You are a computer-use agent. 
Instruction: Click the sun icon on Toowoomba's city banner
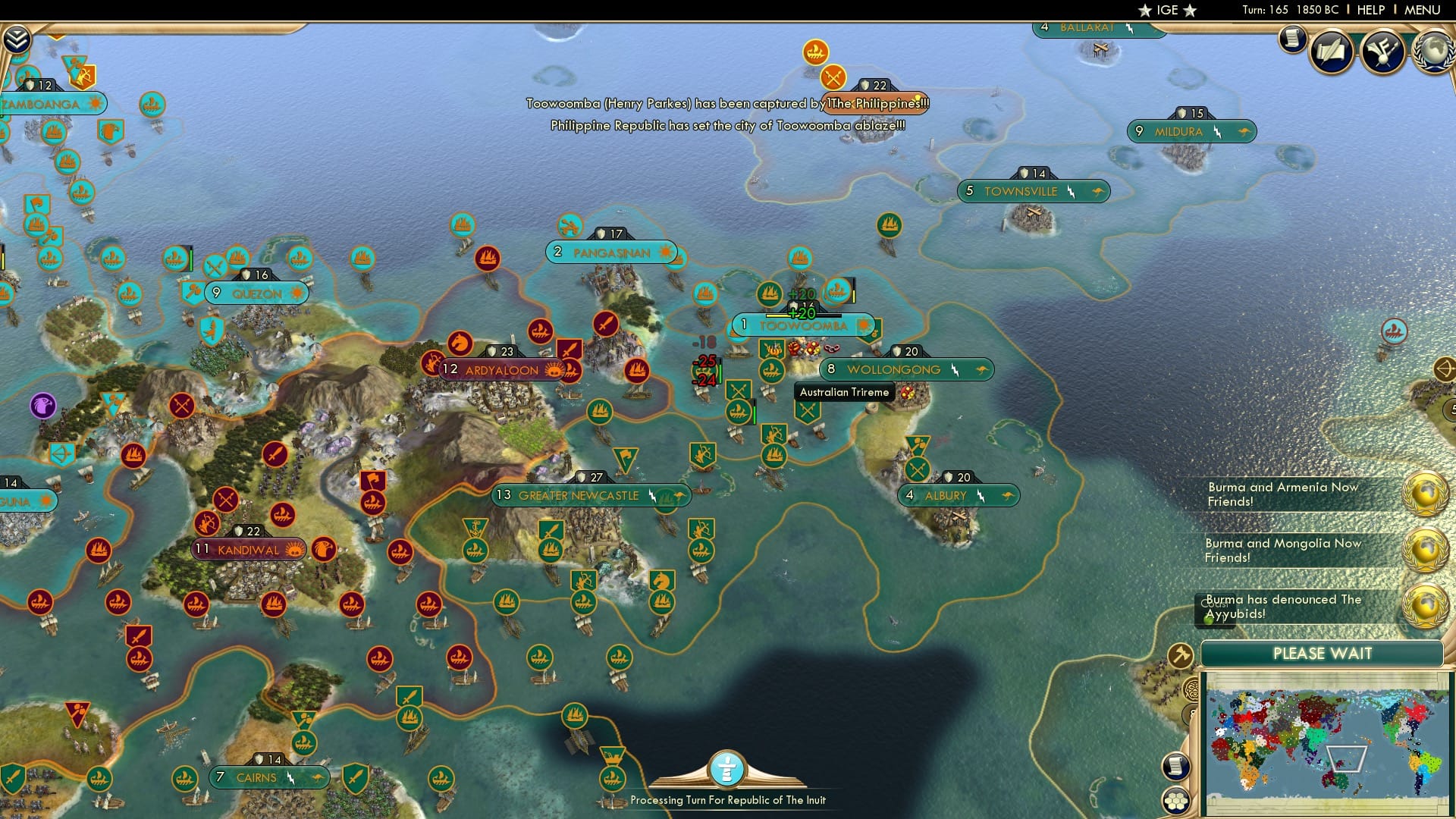(x=863, y=324)
